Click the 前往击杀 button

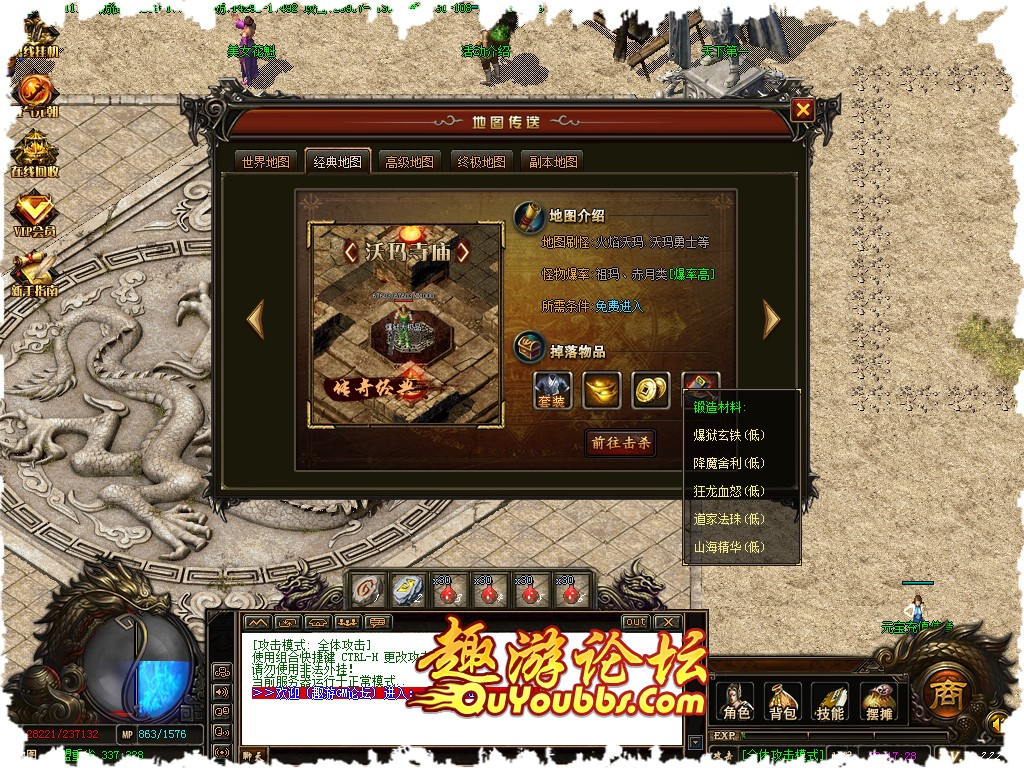(x=621, y=444)
